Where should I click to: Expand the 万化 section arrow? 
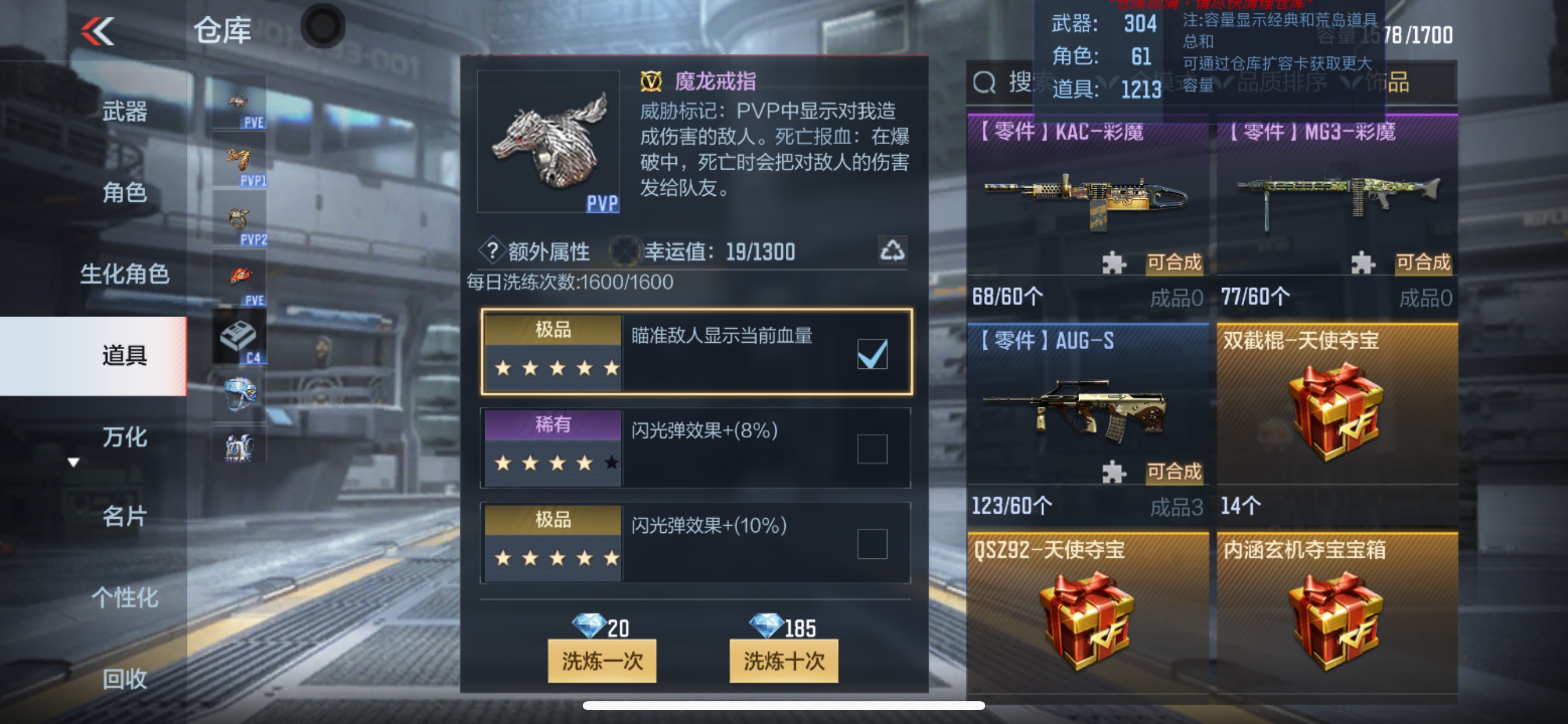[x=73, y=462]
